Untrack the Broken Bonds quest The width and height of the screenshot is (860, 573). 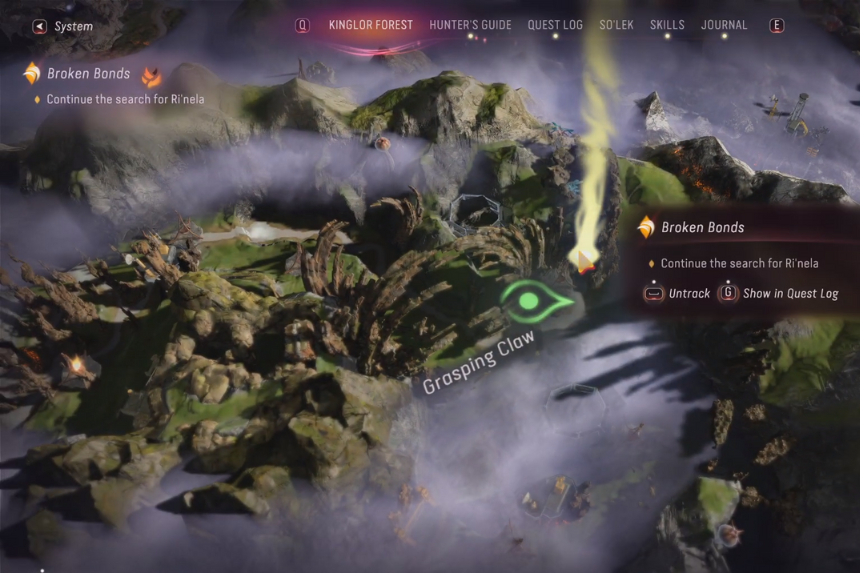(x=679, y=294)
